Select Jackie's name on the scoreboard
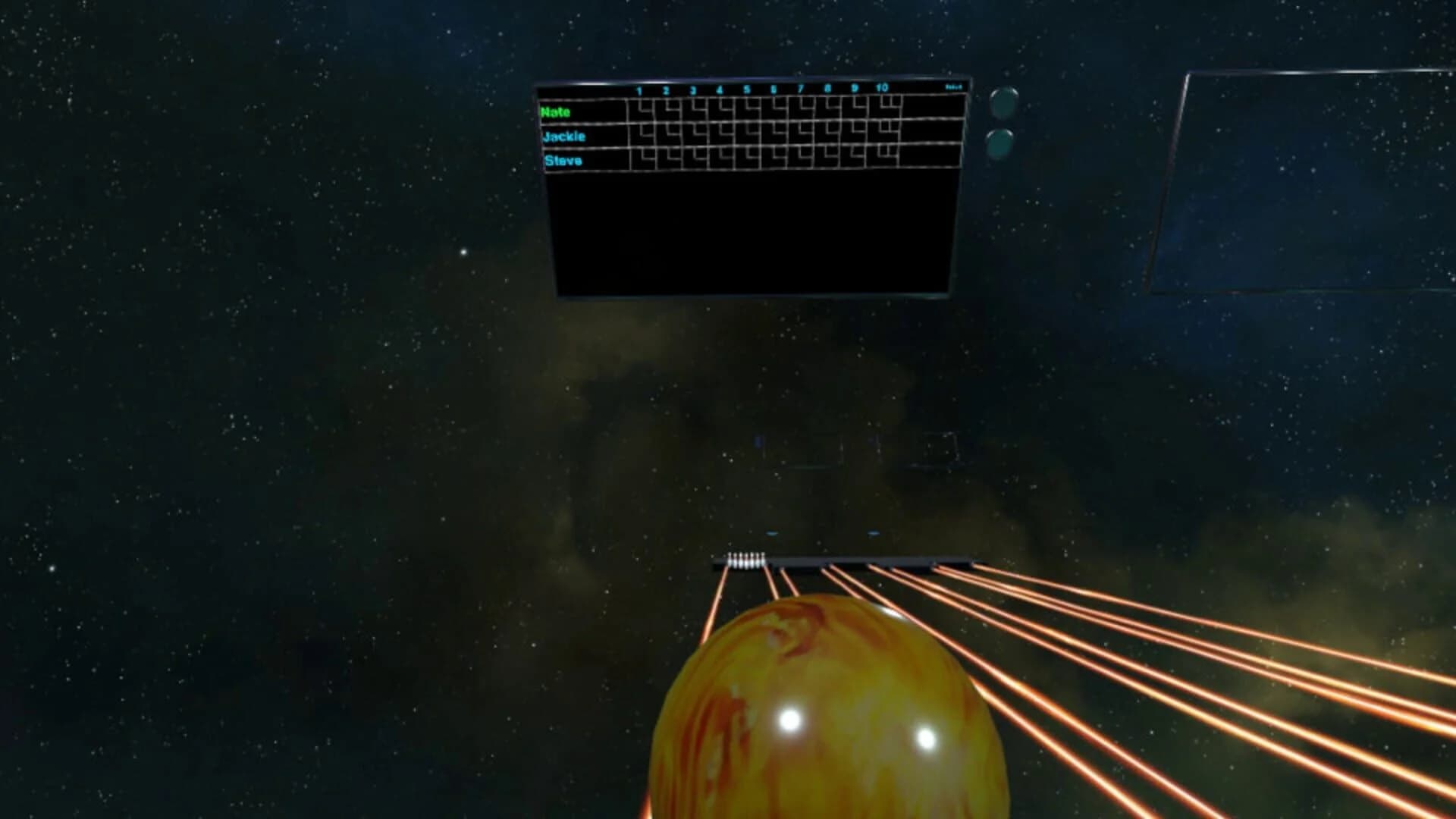The image size is (1456, 819). [x=565, y=136]
